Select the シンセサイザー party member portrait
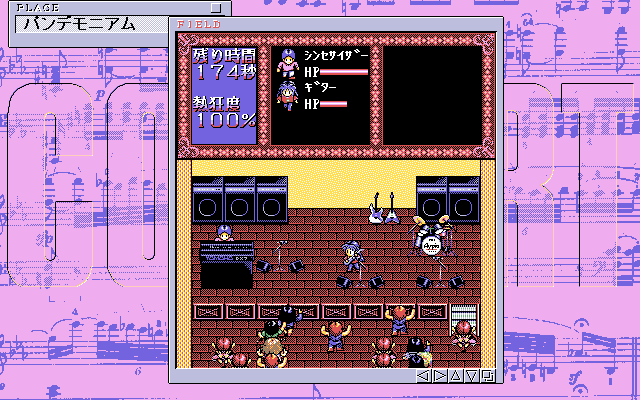This screenshot has height=400, width=640. [287, 63]
